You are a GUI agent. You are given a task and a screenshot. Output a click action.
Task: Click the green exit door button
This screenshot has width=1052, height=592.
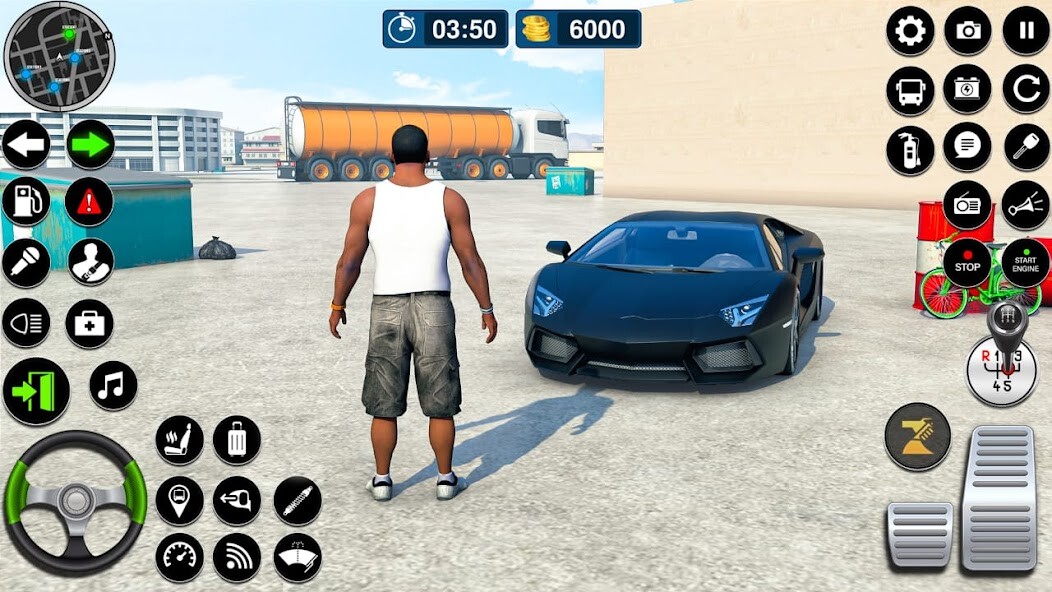tap(36, 391)
